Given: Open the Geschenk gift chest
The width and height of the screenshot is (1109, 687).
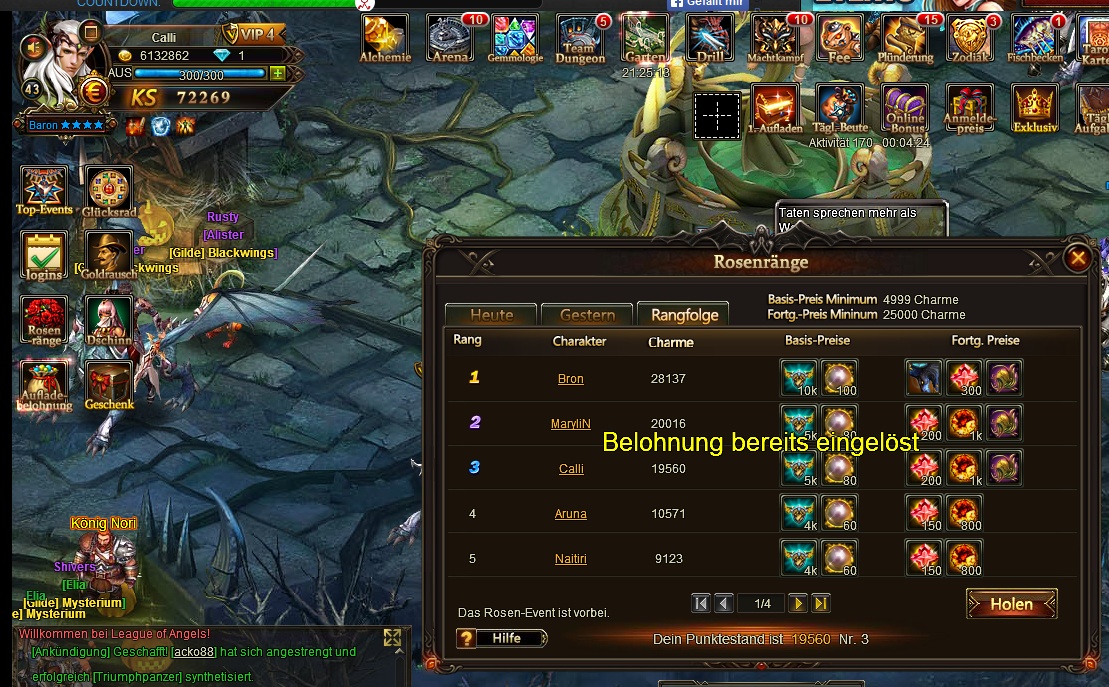Looking at the screenshot, I should (x=109, y=385).
